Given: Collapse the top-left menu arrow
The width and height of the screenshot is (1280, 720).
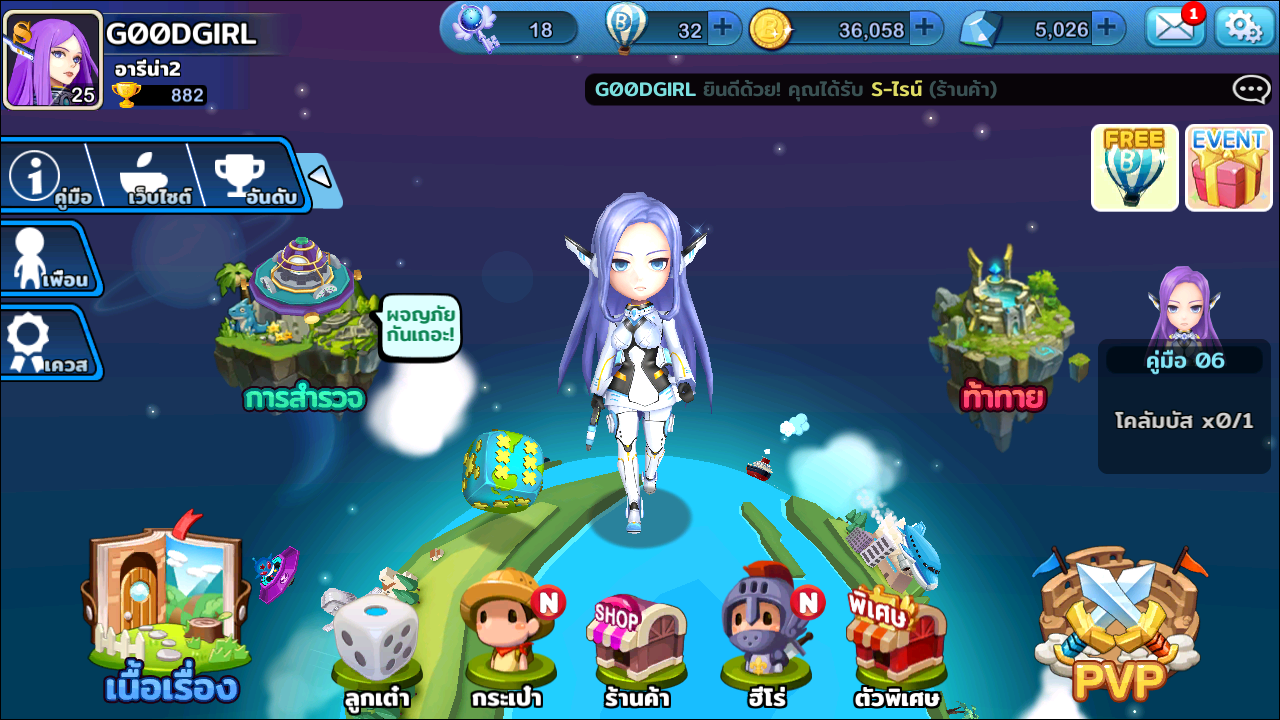Looking at the screenshot, I should (319, 178).
